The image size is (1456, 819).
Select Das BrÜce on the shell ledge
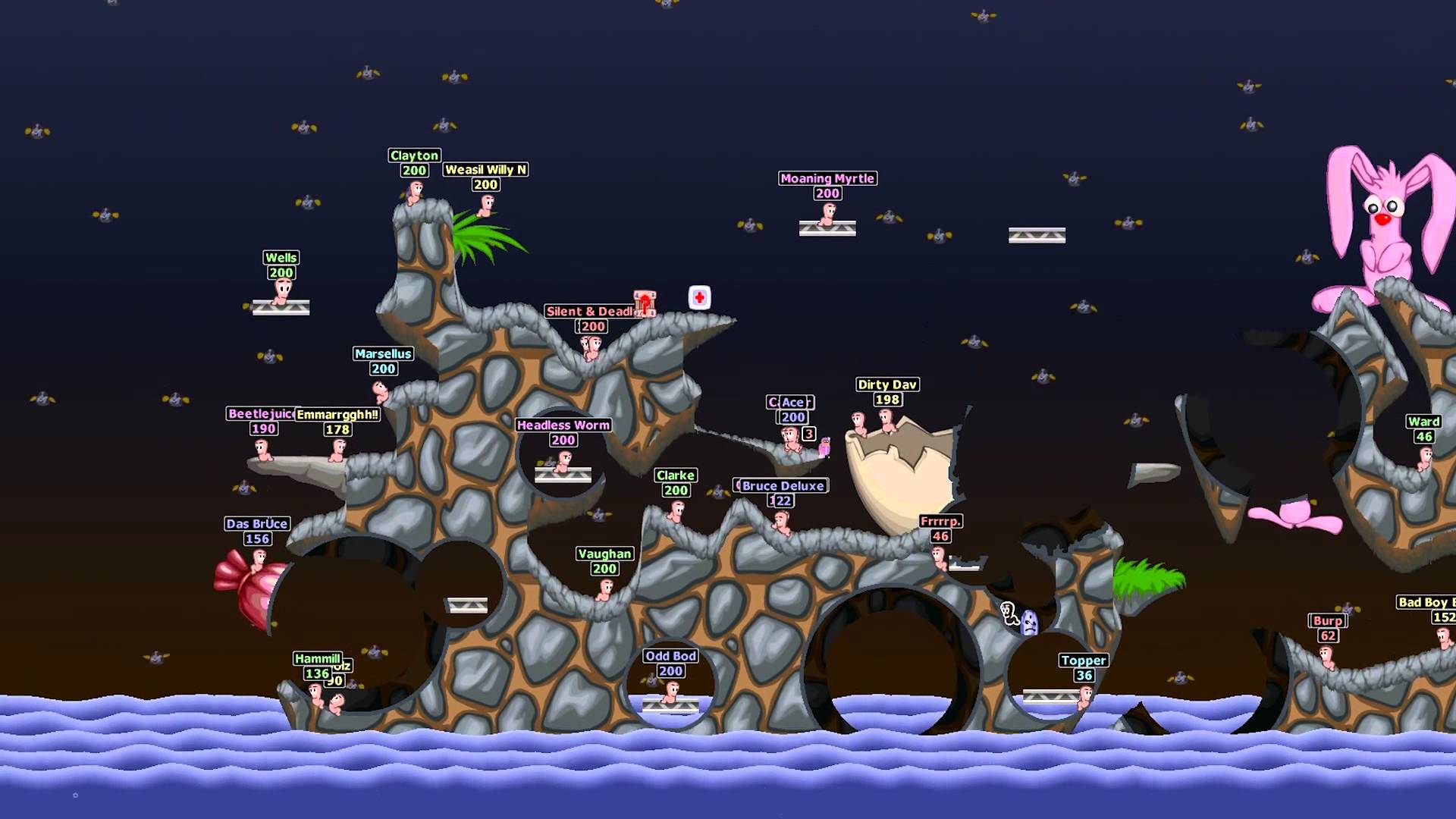coord(258,561)
